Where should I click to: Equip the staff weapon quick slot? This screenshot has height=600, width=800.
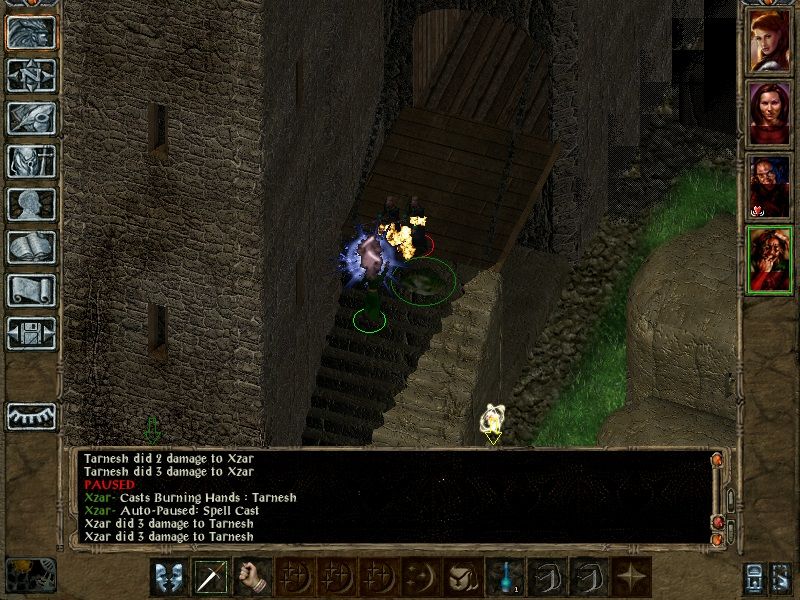[210, 577]
